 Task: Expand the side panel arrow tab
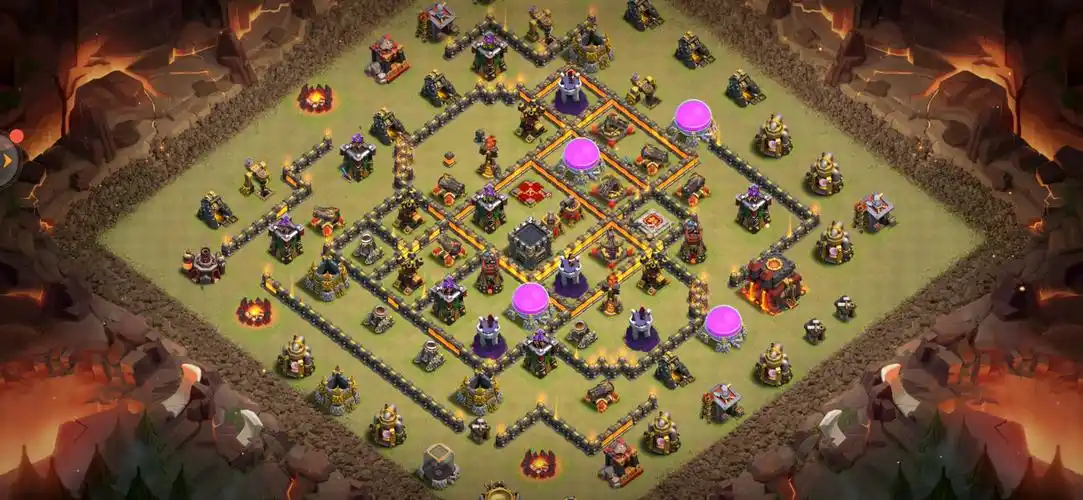pos(9,157)
